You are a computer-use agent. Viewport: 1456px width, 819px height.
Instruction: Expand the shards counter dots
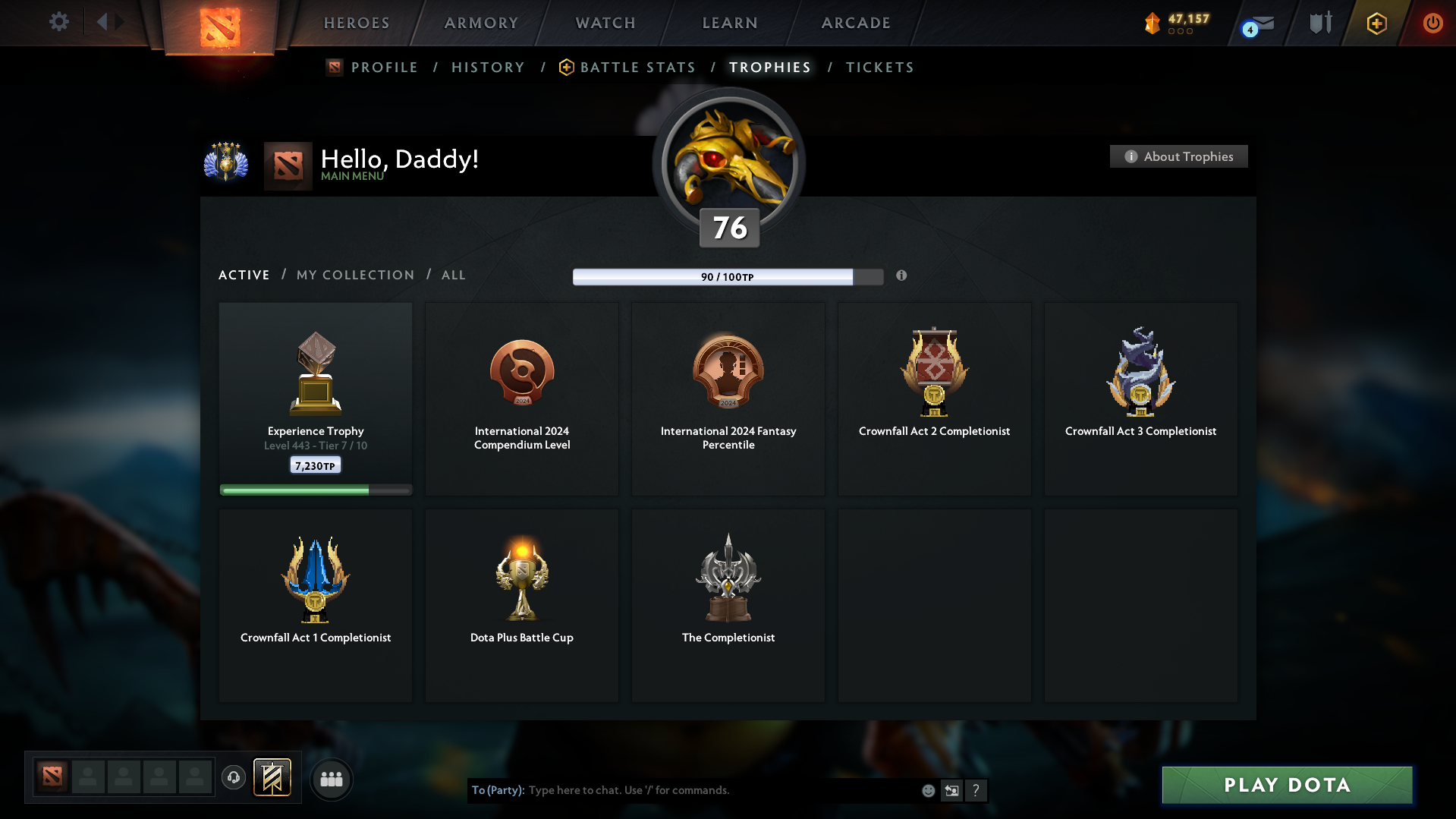click(1179, 32)
